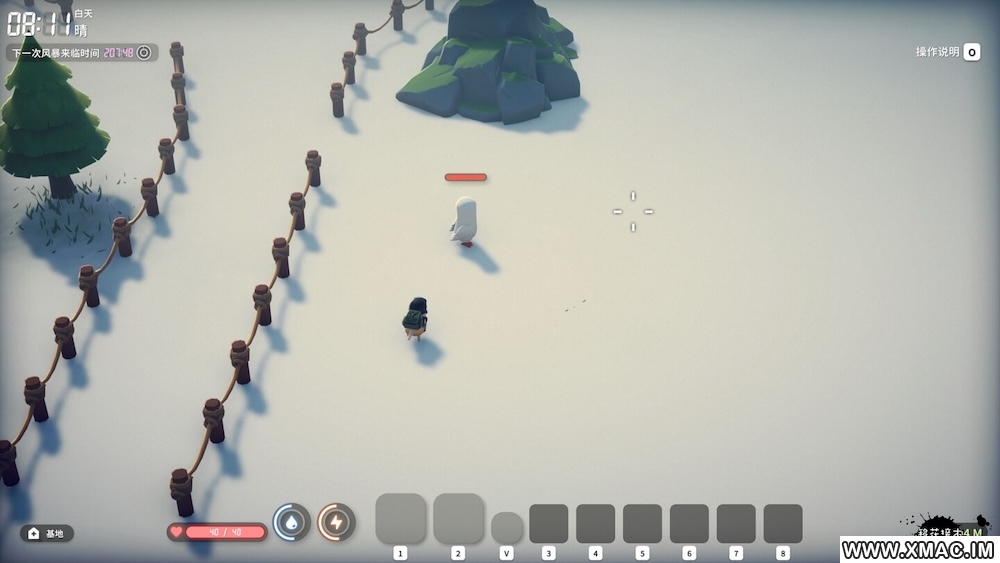Choose the hotbar slot labeled 5
1000x563 pixels.
click(642, 523)
